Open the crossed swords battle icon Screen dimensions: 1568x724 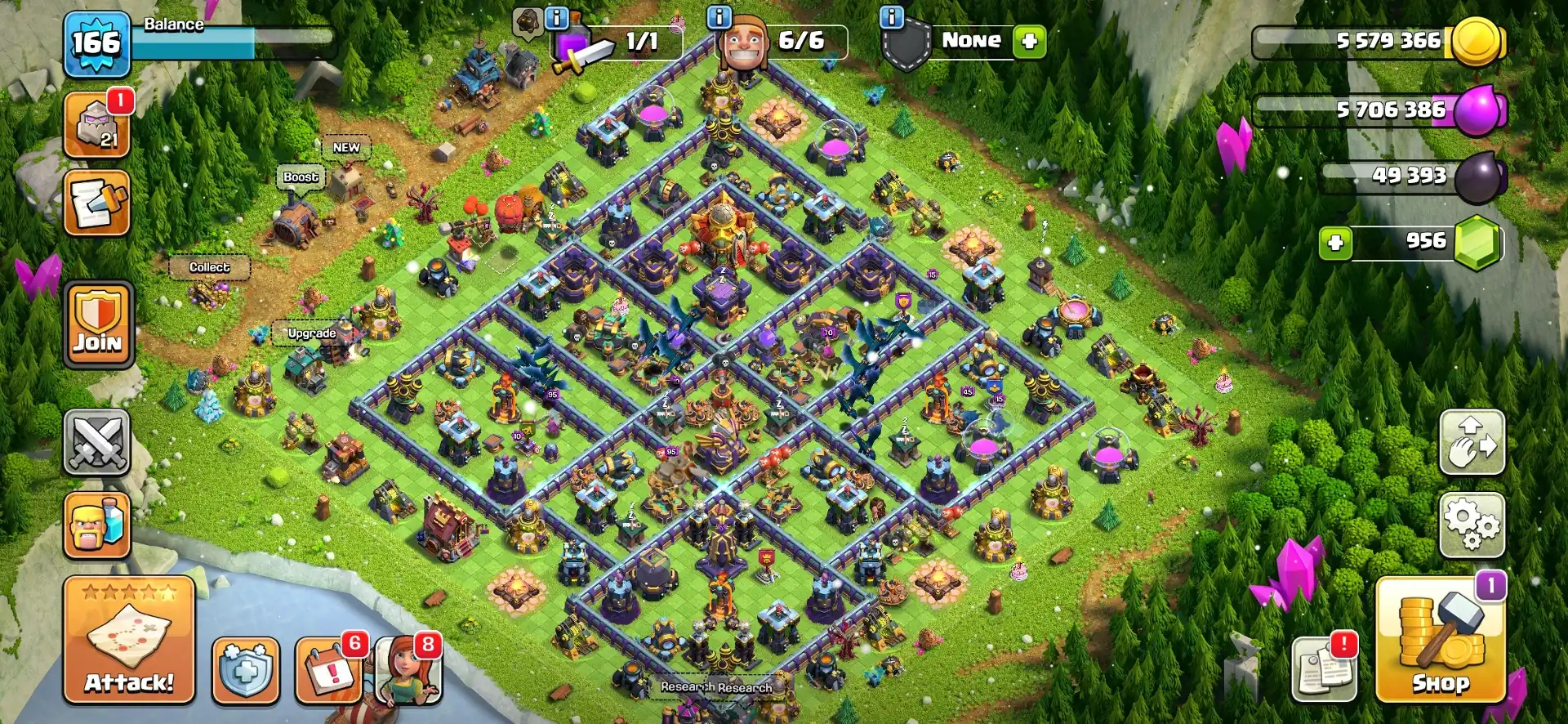tap(96, 442)
